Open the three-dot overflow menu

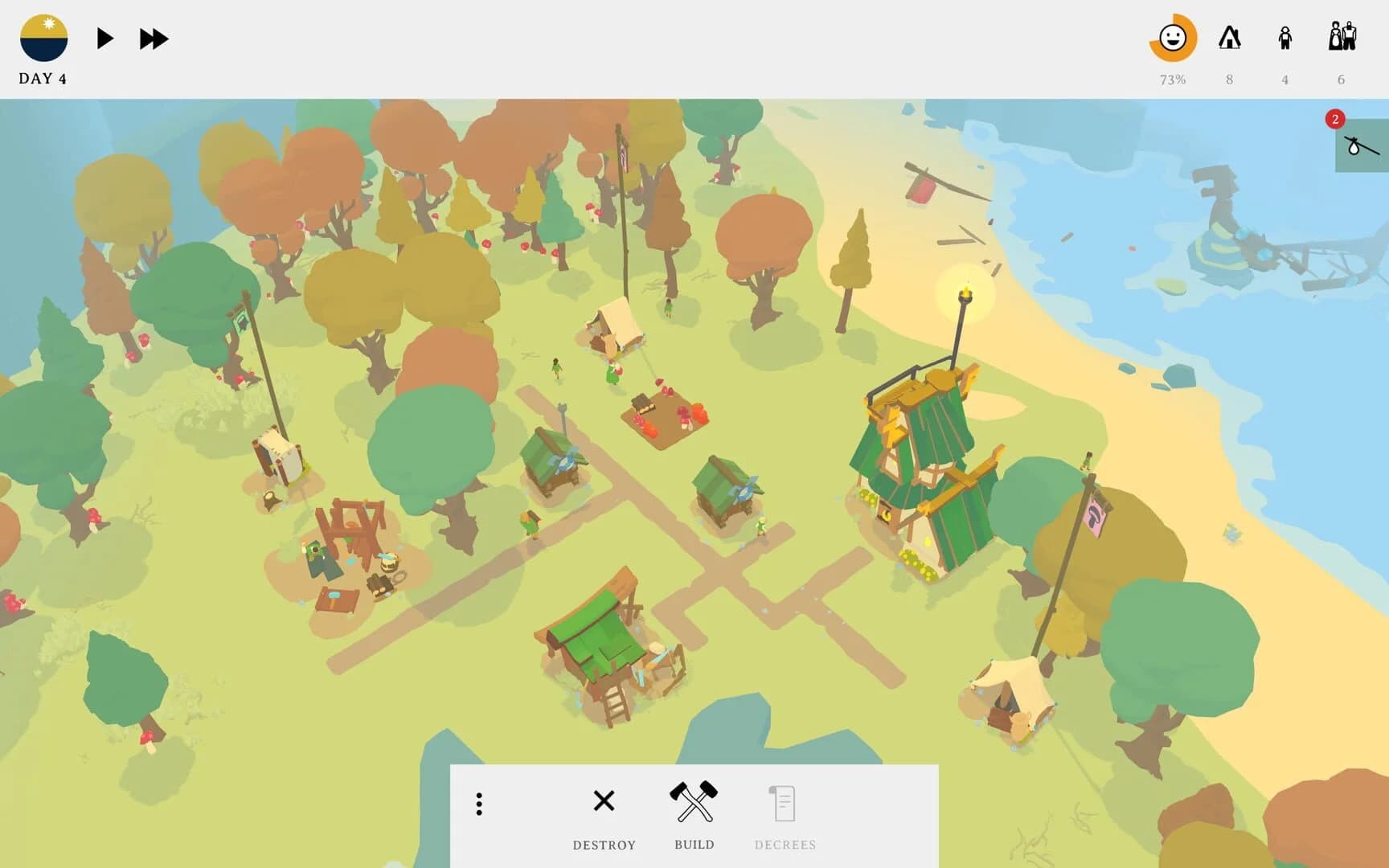point(479,801)
